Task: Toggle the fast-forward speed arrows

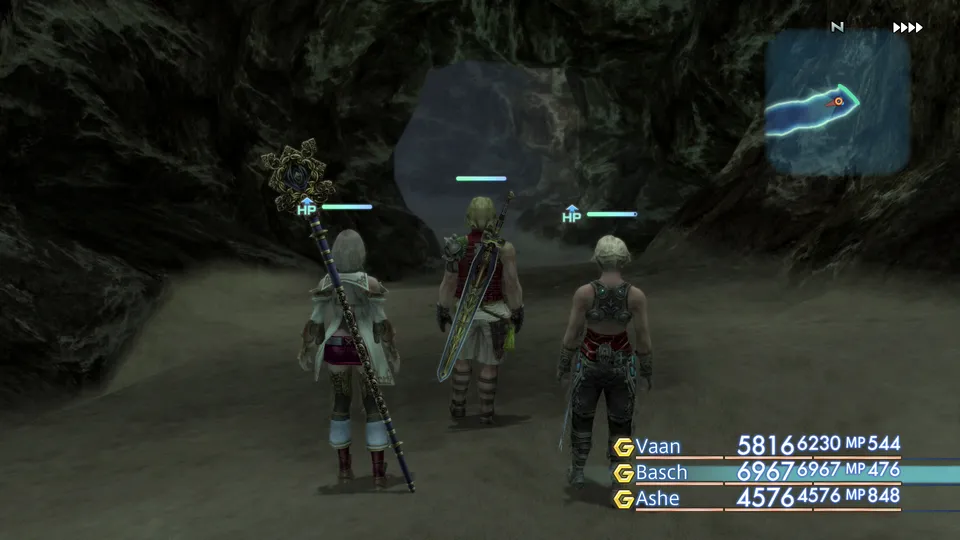Action: pyautogui.click(x=907, y=28)
